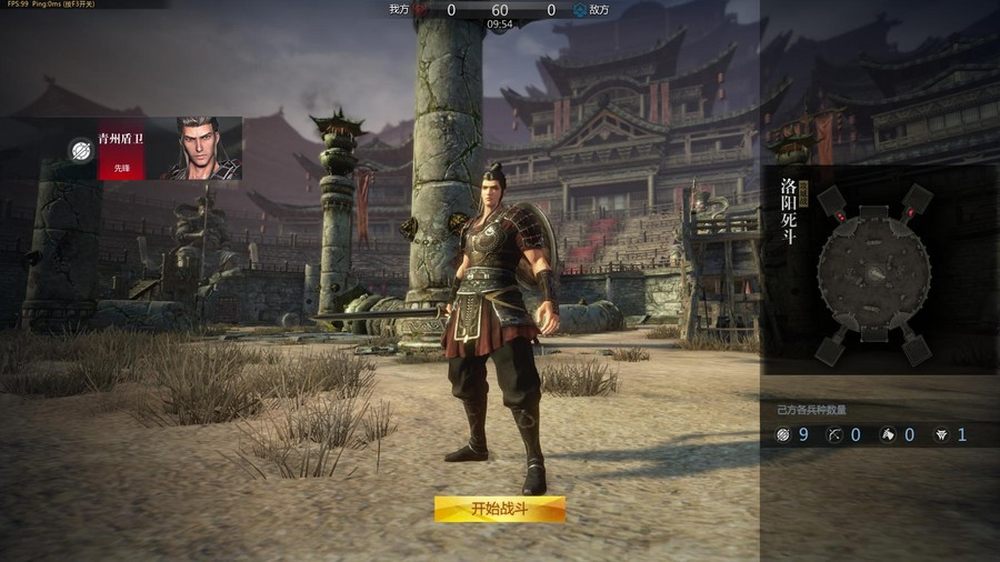
Task: Select the beast mask troop type icon
Action: (940, 435)
